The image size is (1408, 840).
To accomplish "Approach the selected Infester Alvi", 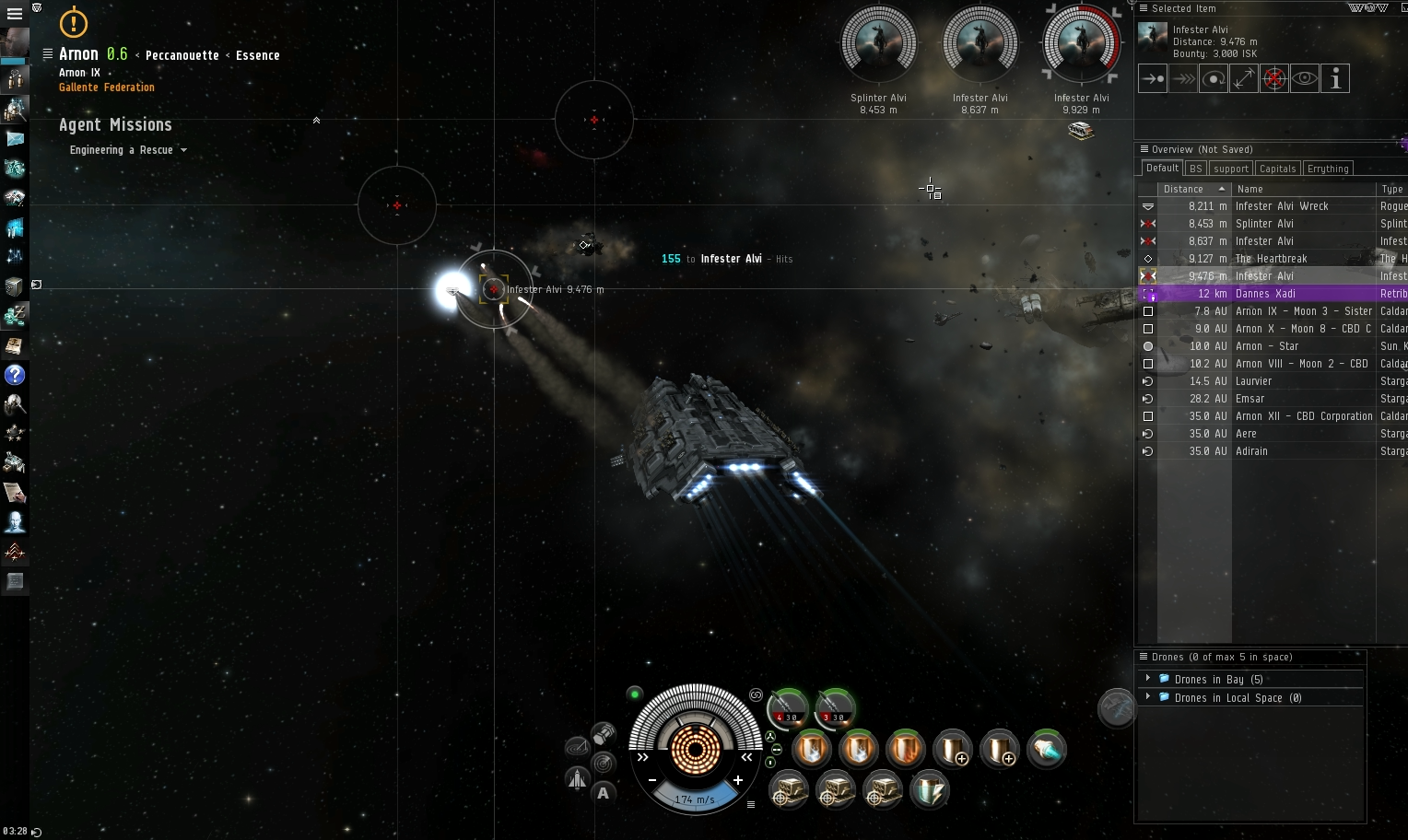I will pyautogui.click(x=1152, y=78).
